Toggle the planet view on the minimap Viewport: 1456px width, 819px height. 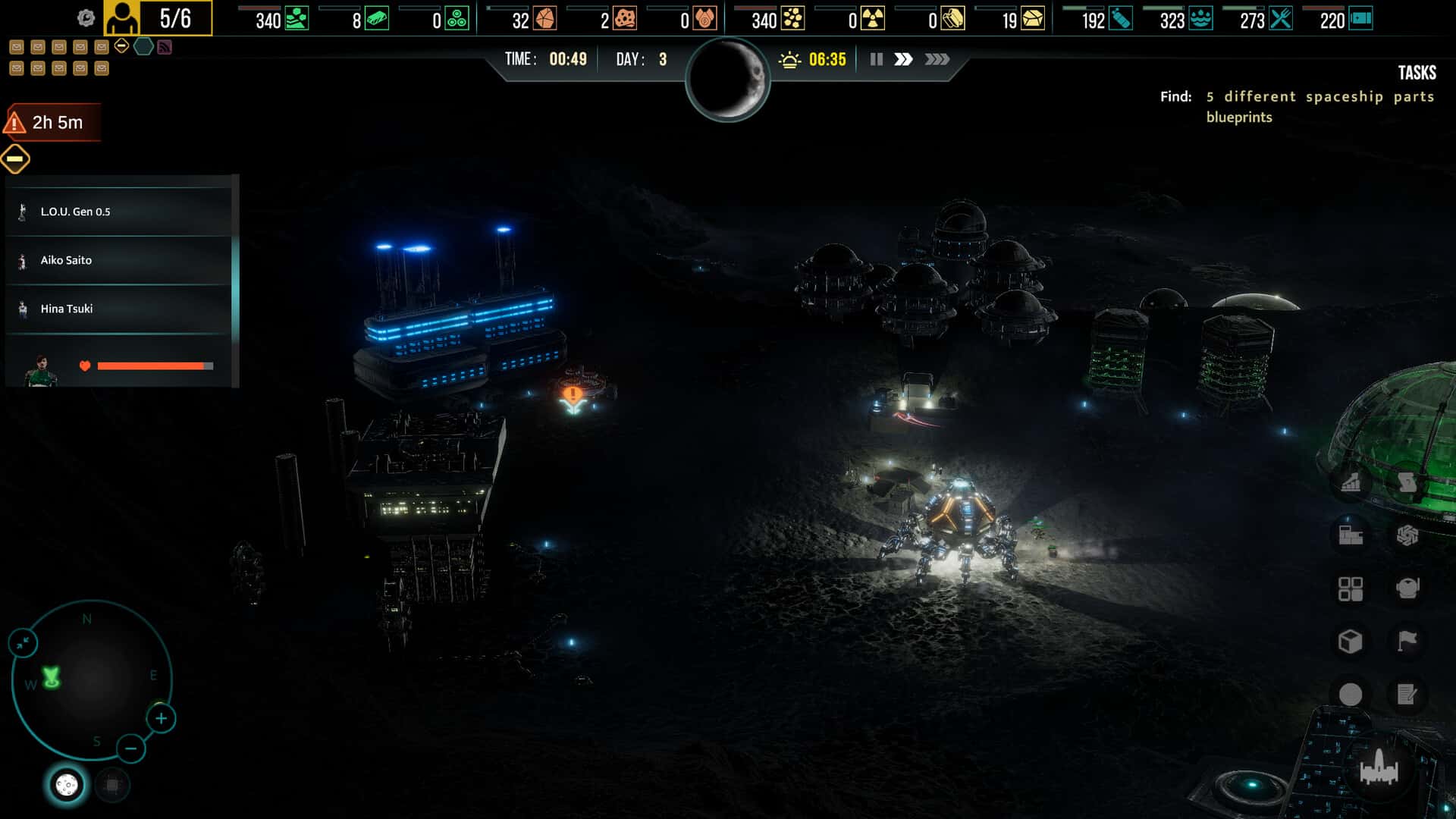(64, 786)
